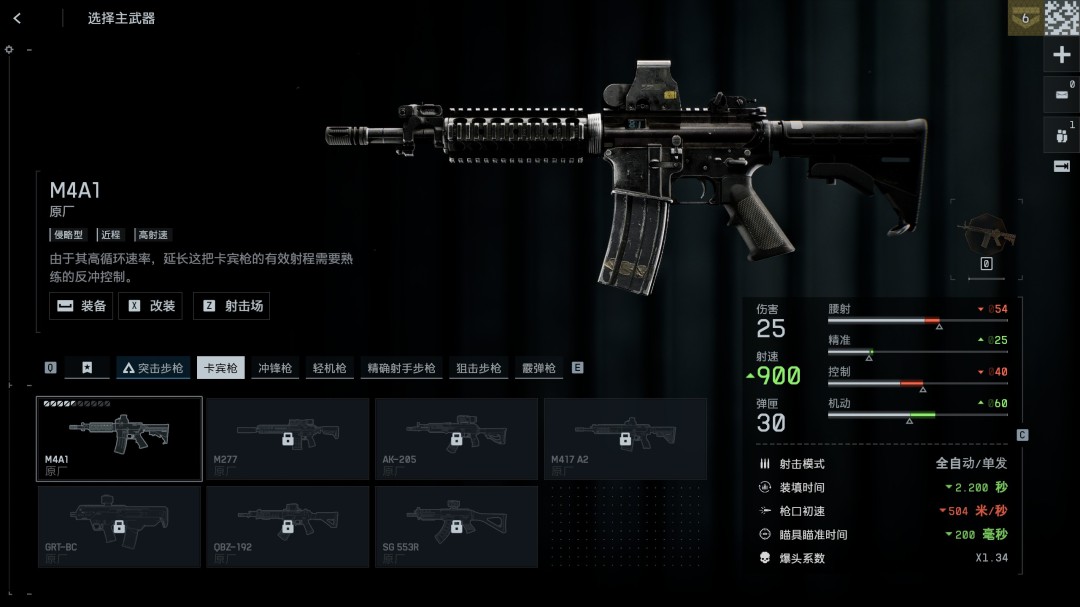
Task: Select the locked GRT-BC weapon tile
Action: [119, 526]
